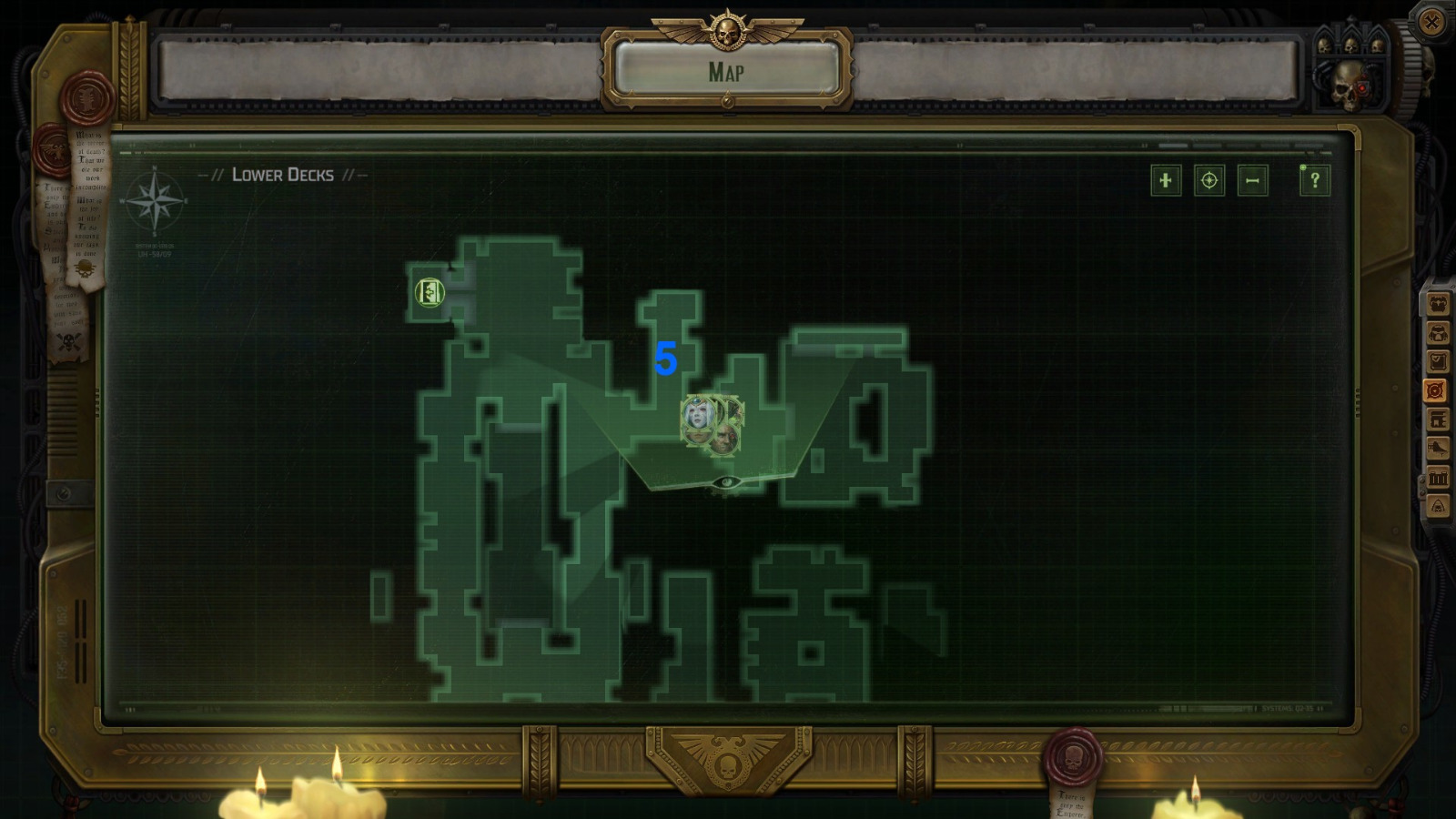The image size is (1456, 819).
Task: Click the warning triangle icon at the sidebar bottom
Action: (1436, 506)
